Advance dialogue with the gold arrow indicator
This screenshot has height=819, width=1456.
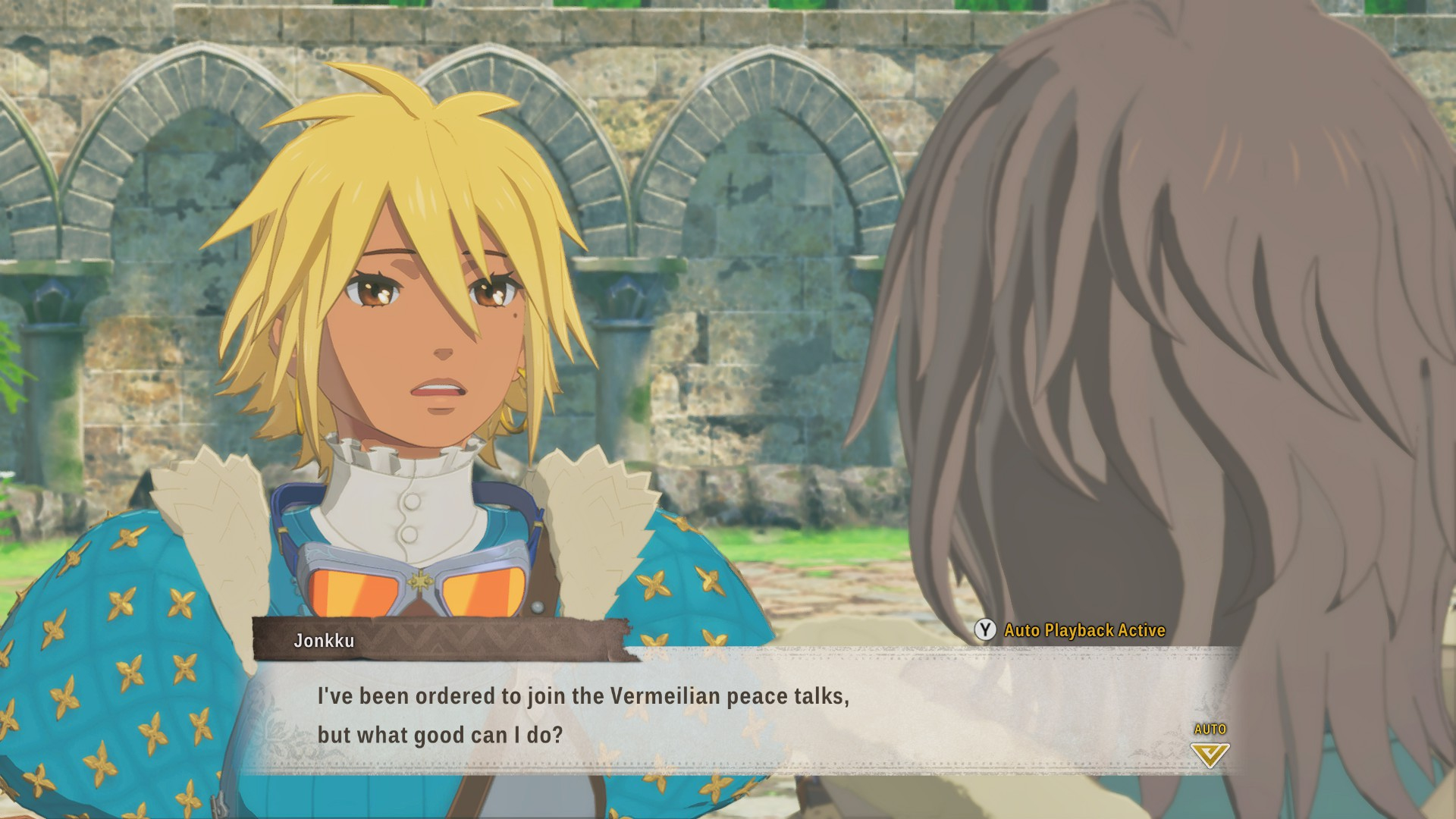click(1210, 754)
